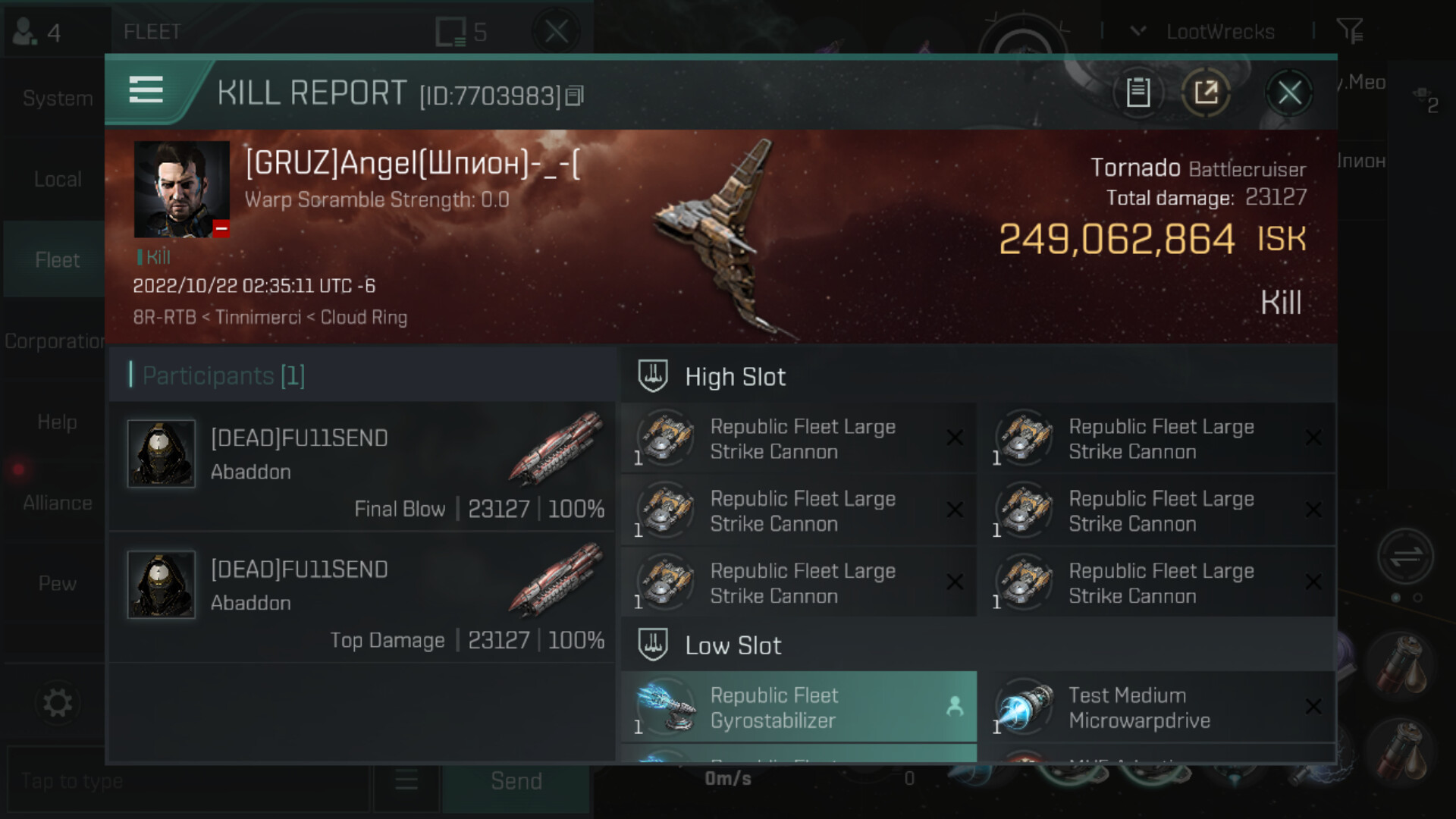
Task: Switch to the Local chat channel
Action: (x=58, y=179)
